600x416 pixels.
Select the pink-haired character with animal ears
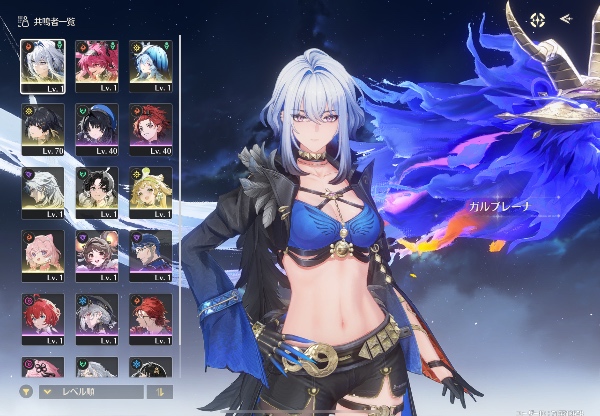(43, 254)
